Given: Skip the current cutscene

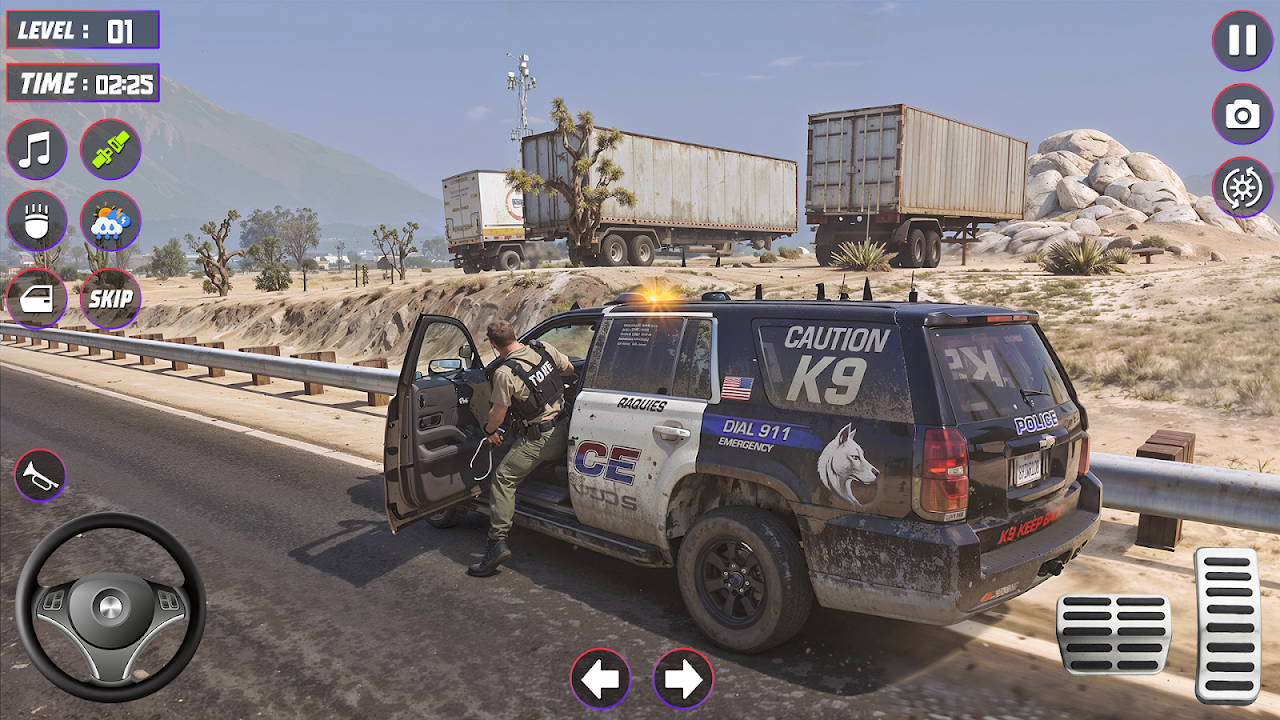Looking at the screenshot, I should [110, 298].
